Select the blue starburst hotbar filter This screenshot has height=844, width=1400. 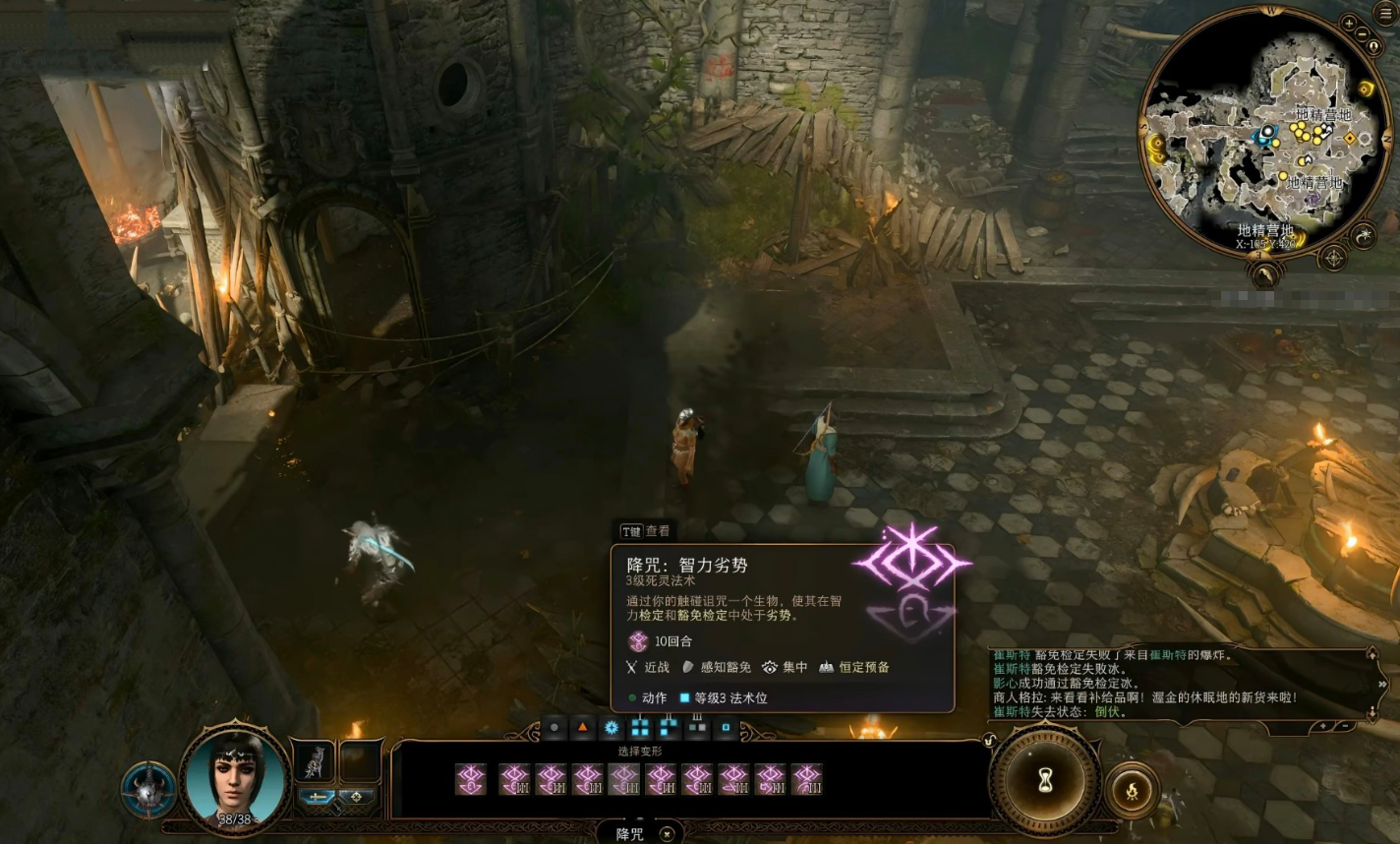[x=611, y=728]
